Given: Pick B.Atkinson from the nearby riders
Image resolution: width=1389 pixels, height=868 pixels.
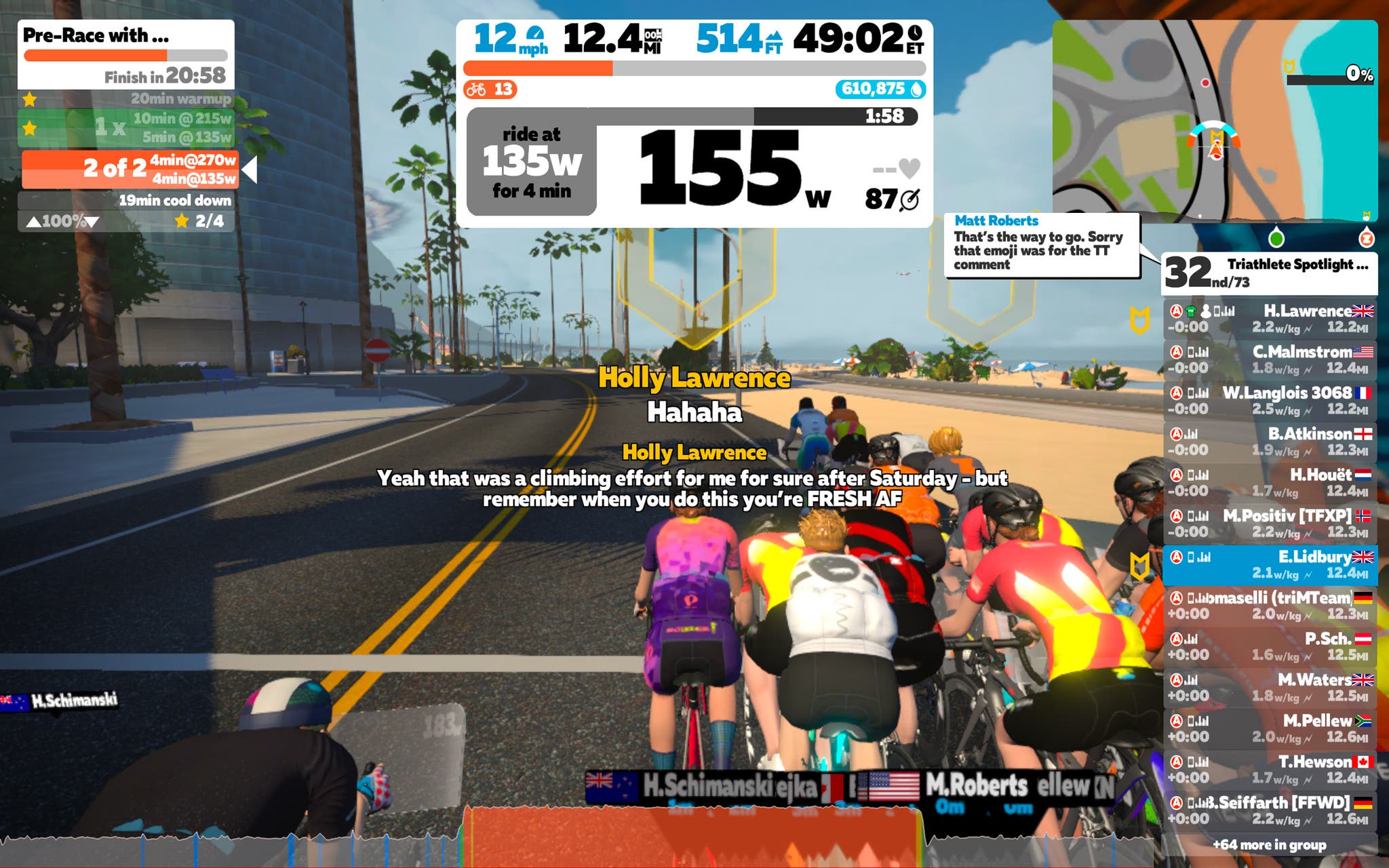Looking at the screenshot, I should (1270, 441).
